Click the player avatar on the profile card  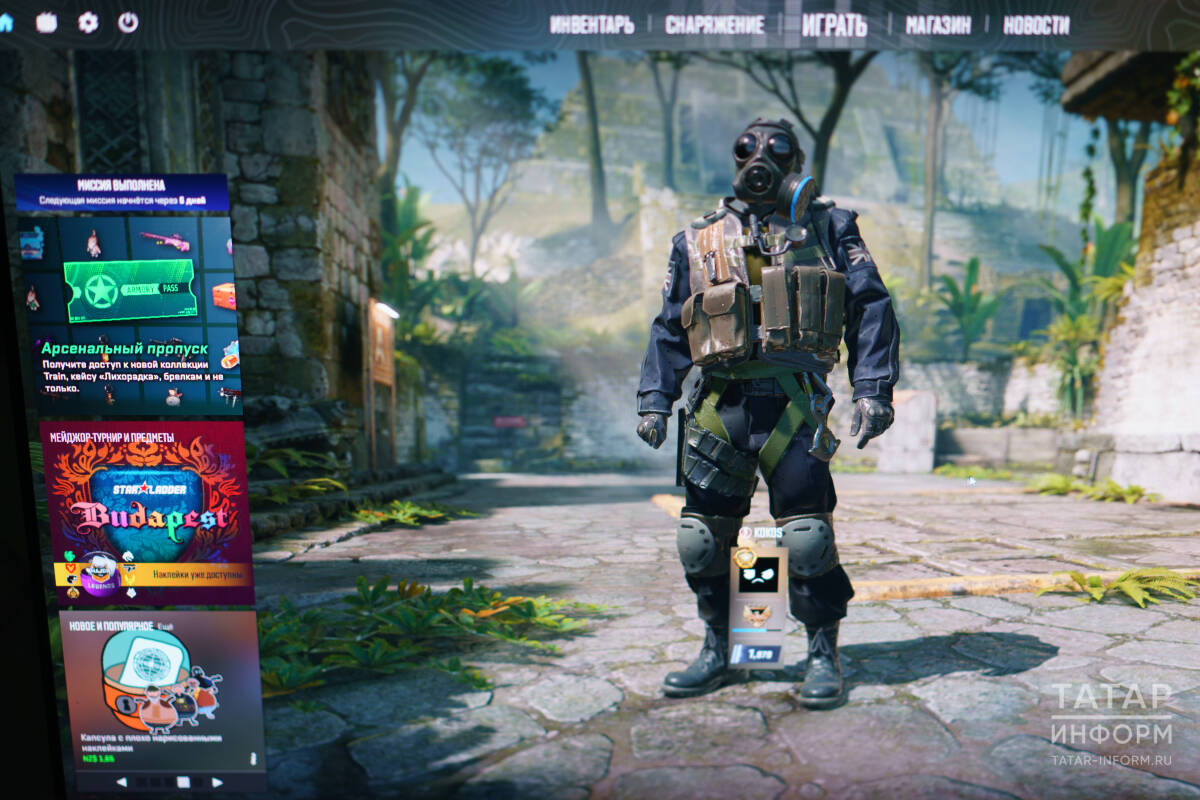(757, 573)
